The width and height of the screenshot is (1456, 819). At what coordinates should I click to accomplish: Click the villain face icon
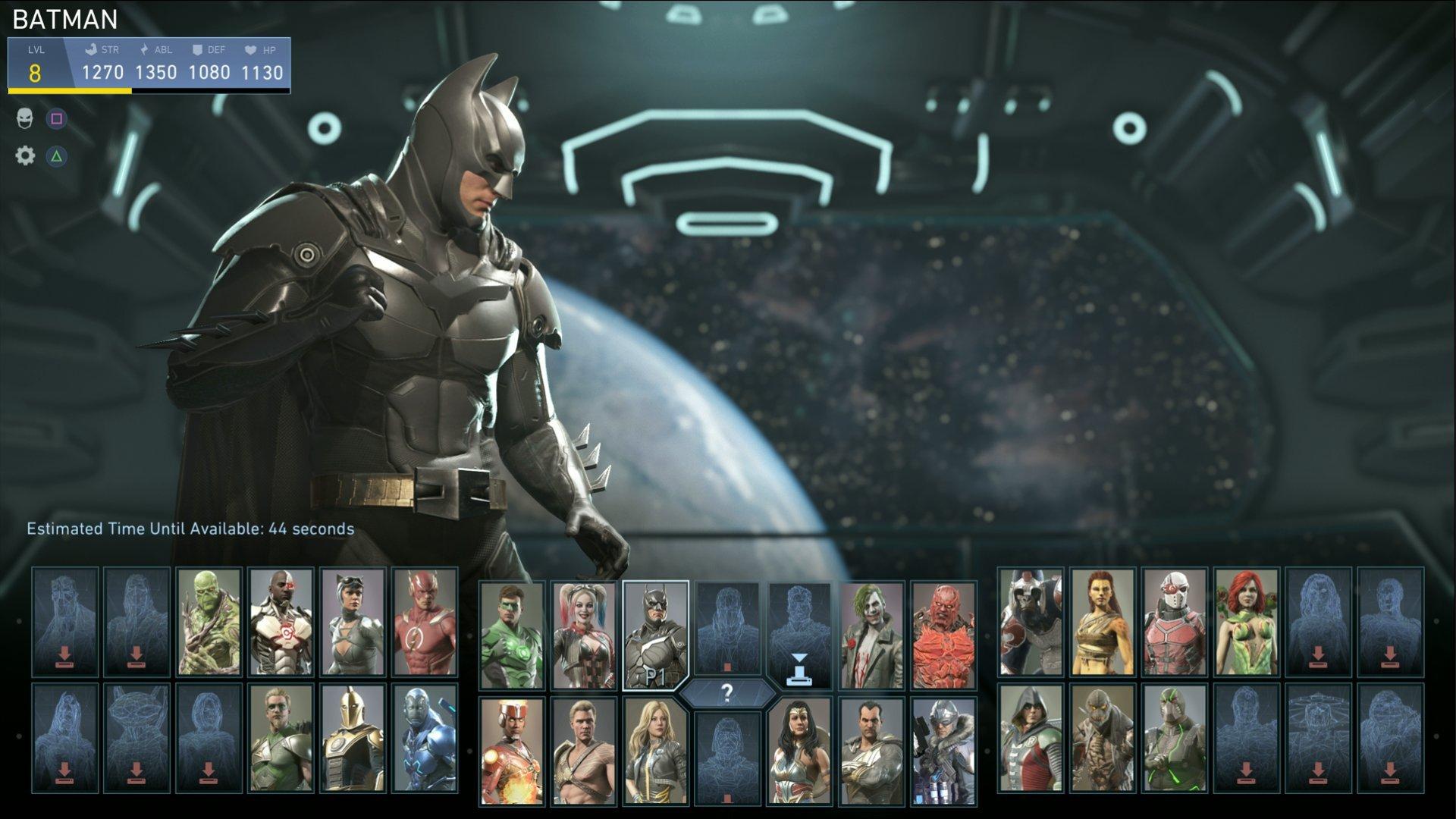[25, 119]
